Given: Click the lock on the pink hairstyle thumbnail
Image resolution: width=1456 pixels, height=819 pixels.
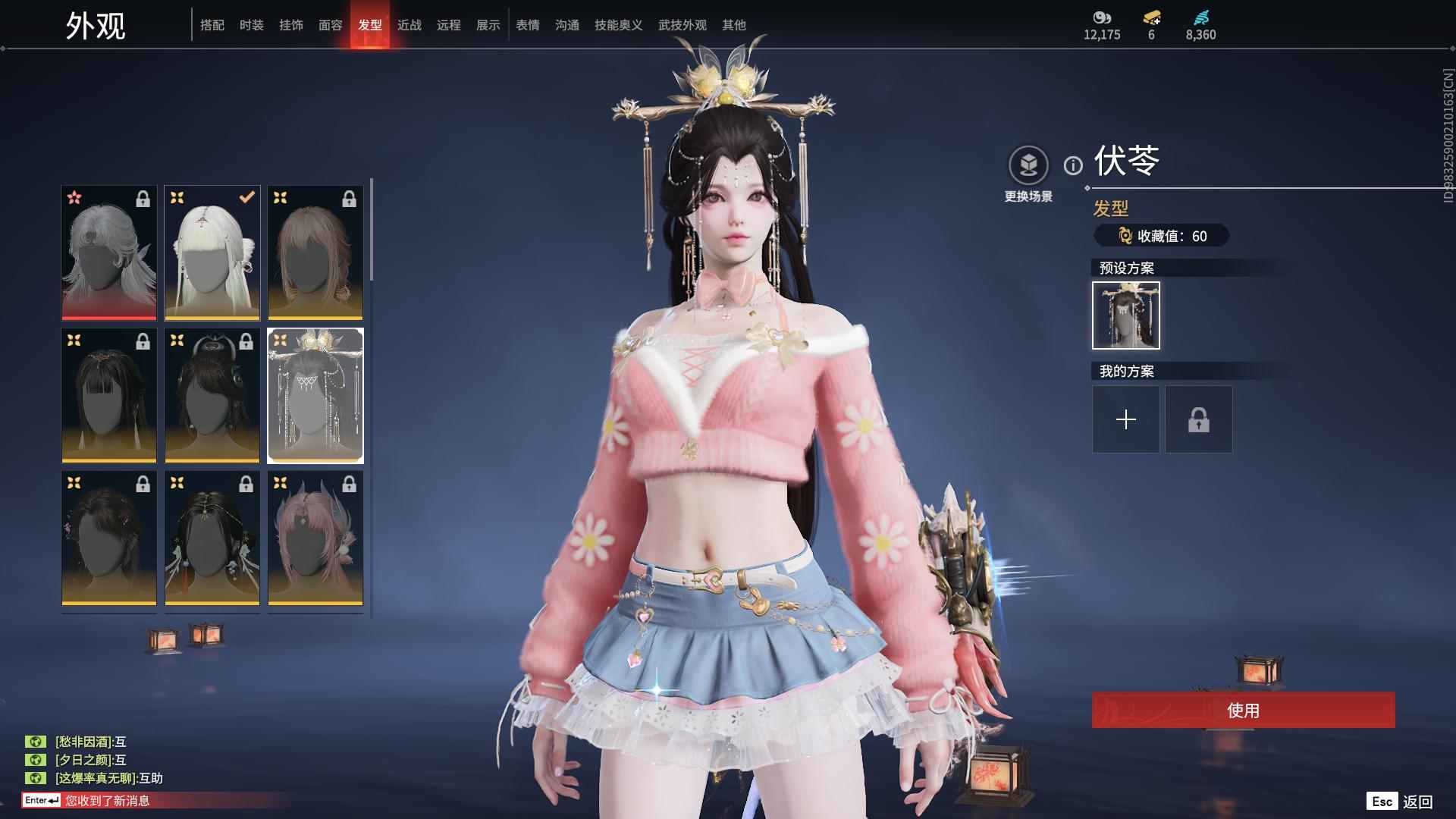Looking at the screenshot, I should pos(350,483).
